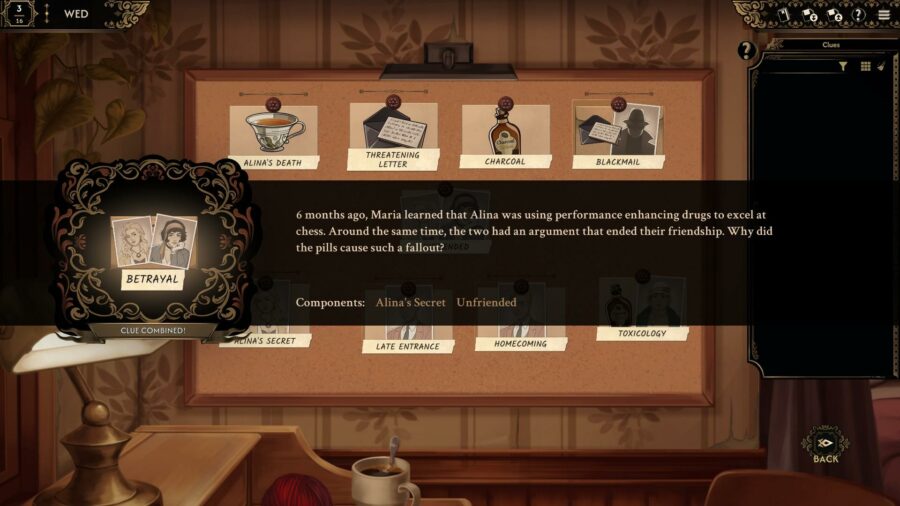This screenshot has height=506, width=900.
Task: Open the notebook journal icon
Action: (x=783, y=15)
